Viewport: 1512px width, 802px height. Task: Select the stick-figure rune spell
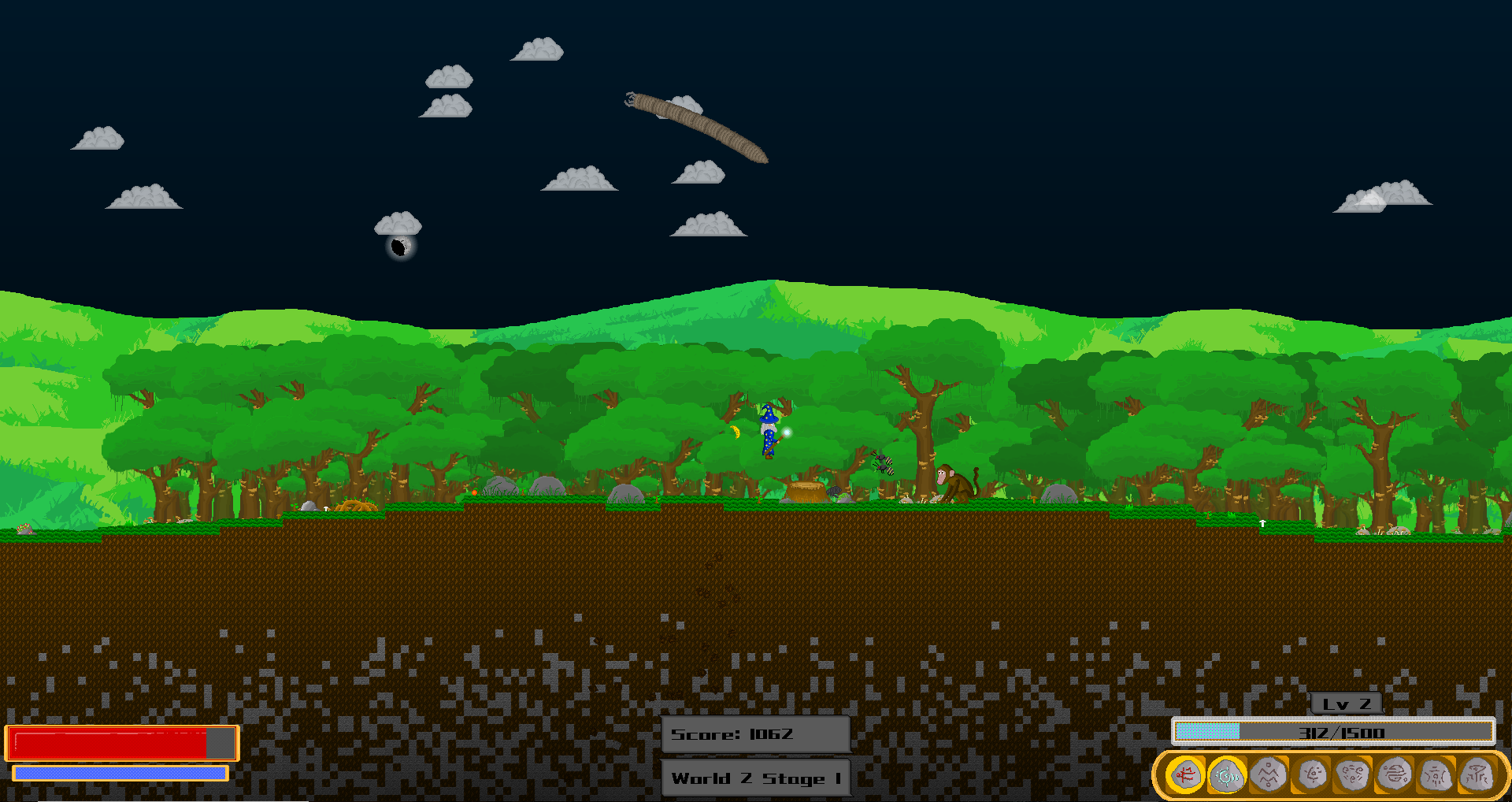[1477, 774]
